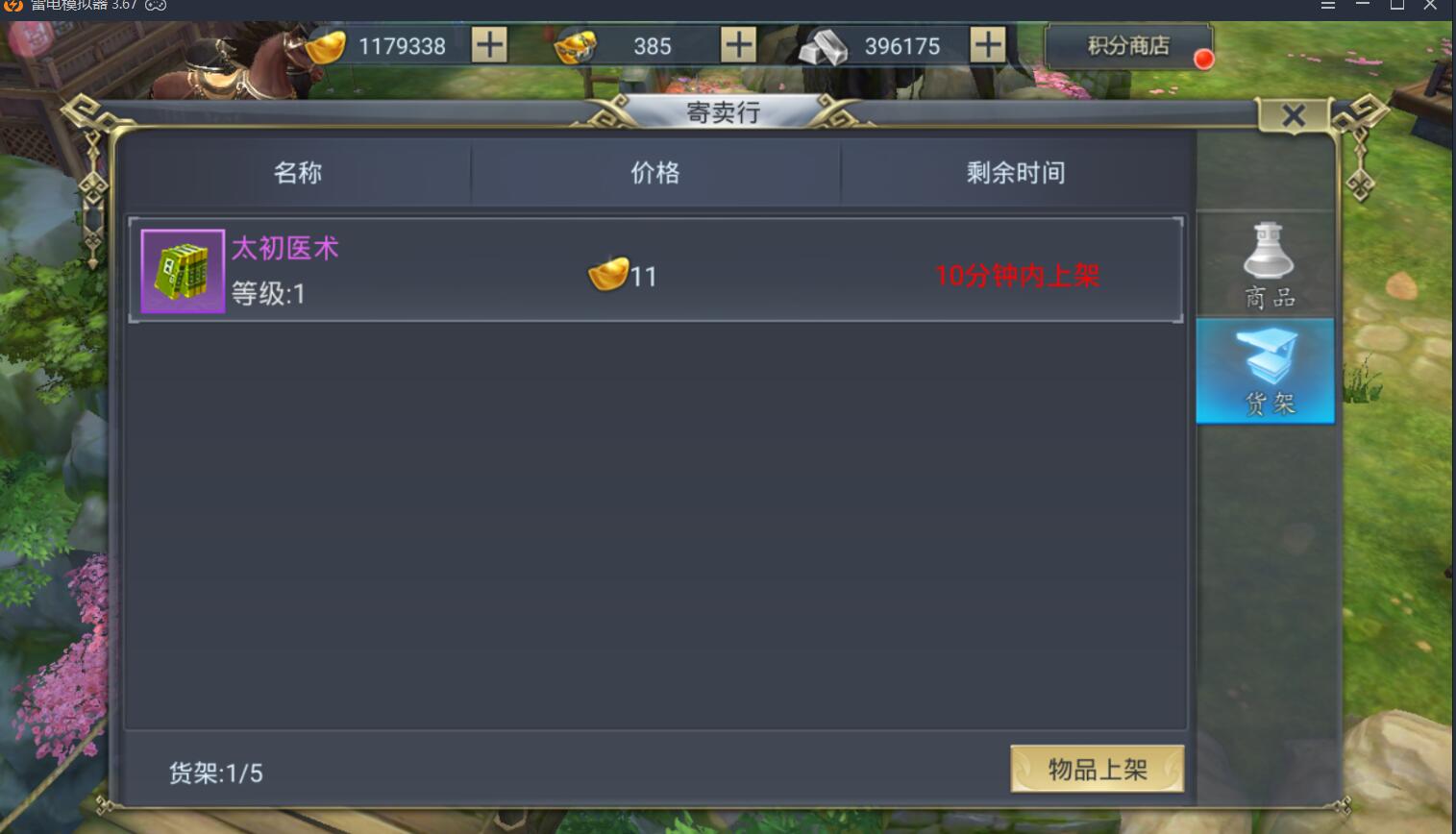This screenshot has height=834, width=1456.
Task: Open the 积分商店 points shop
Action: coord(1126,44)
